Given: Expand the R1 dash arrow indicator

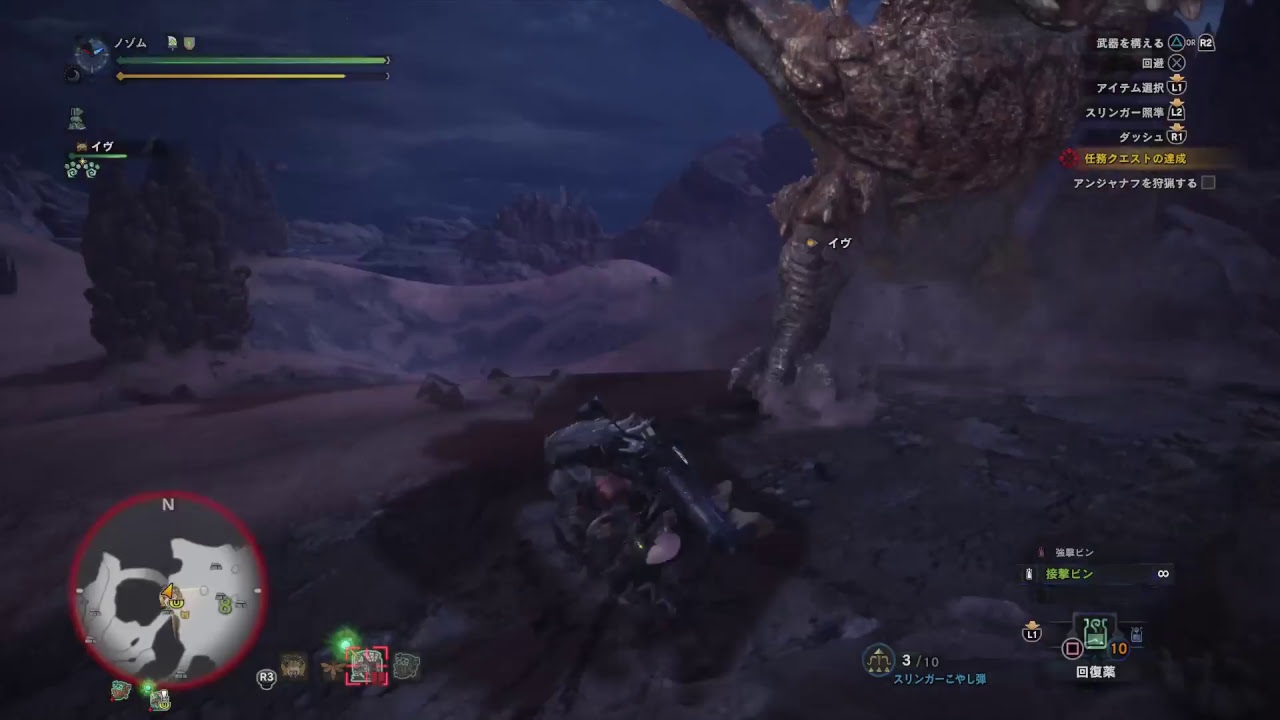Looking at the screenshot, I should pos(1176,128).
